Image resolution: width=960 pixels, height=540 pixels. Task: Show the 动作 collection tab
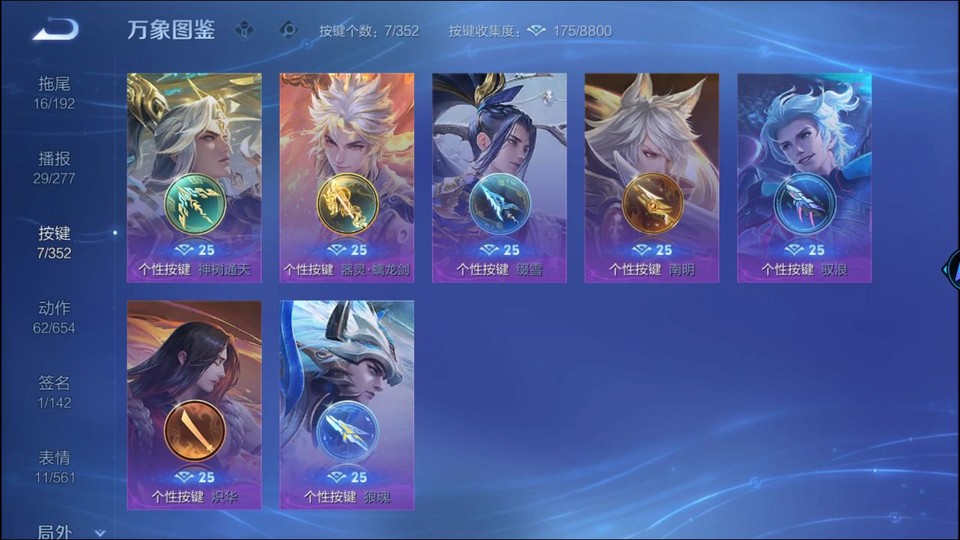pyautogui.click(x=55, y=317)
